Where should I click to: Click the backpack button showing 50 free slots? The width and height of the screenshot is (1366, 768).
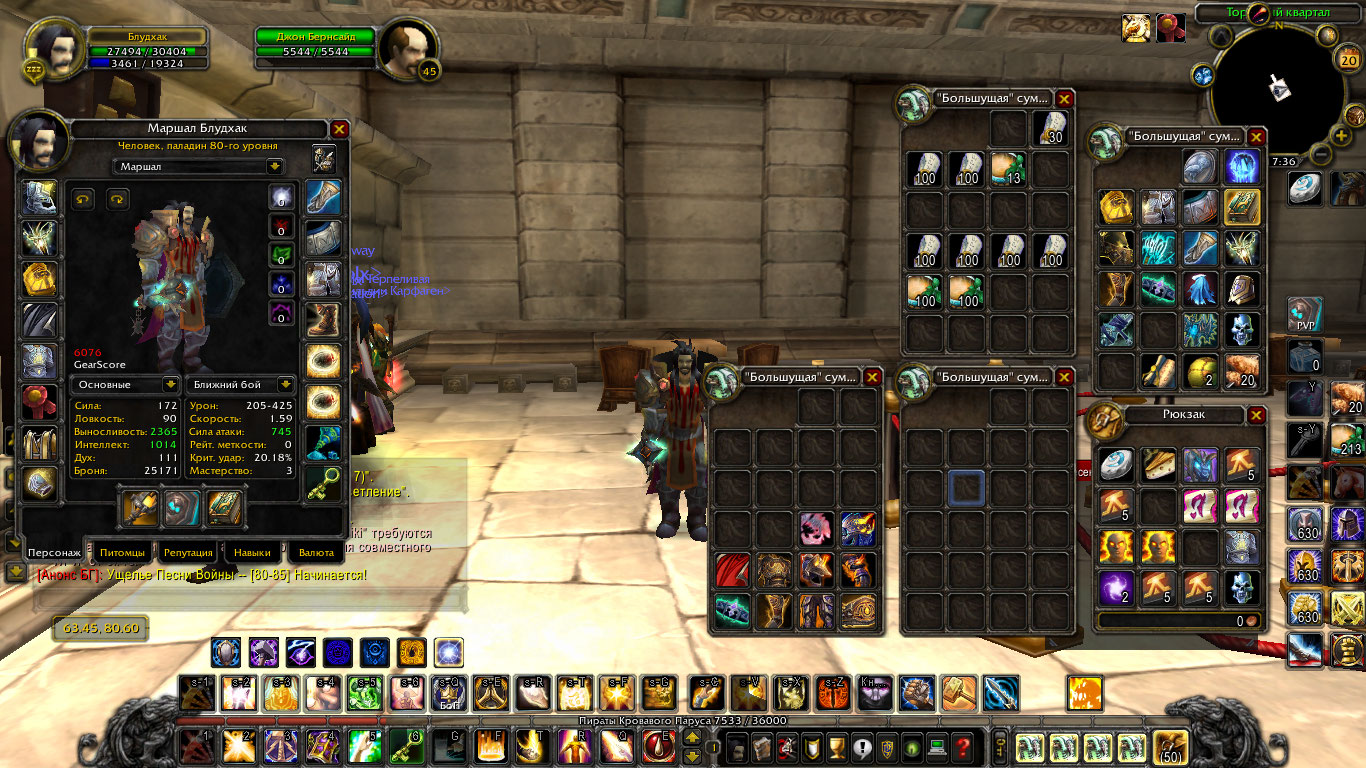point(1170,746)
